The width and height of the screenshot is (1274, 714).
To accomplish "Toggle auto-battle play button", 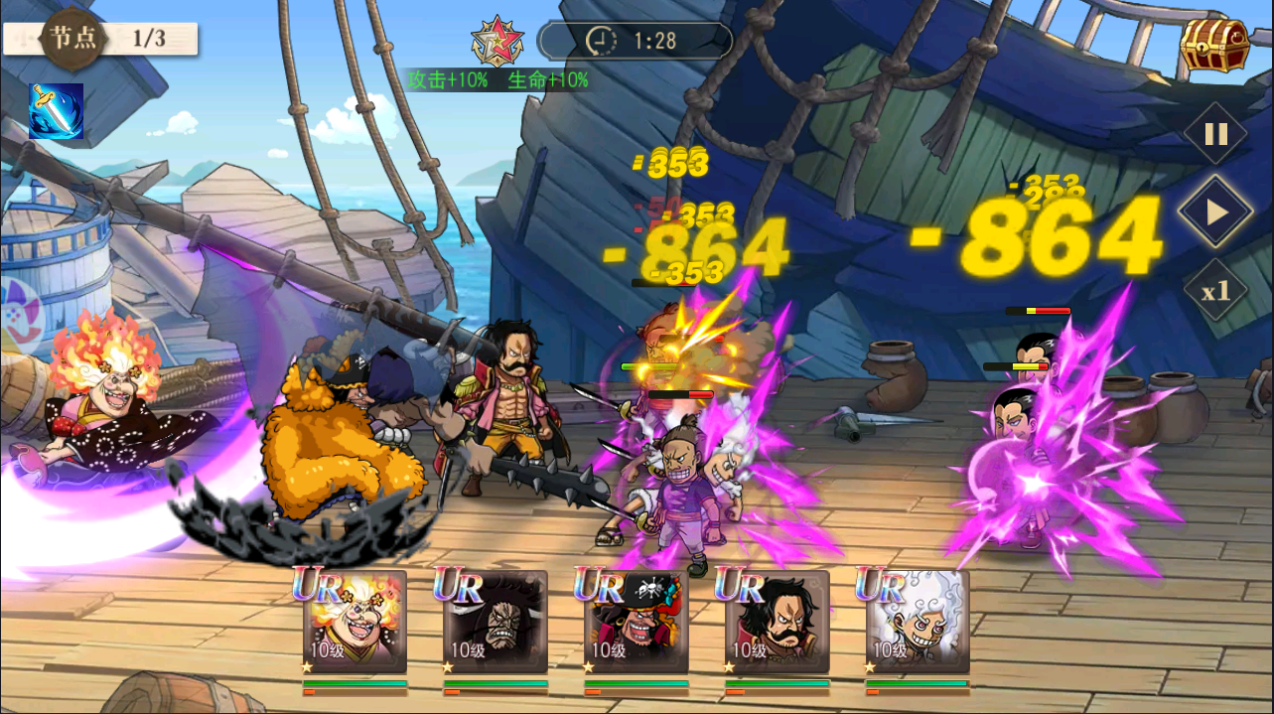I will (1215, 212).
